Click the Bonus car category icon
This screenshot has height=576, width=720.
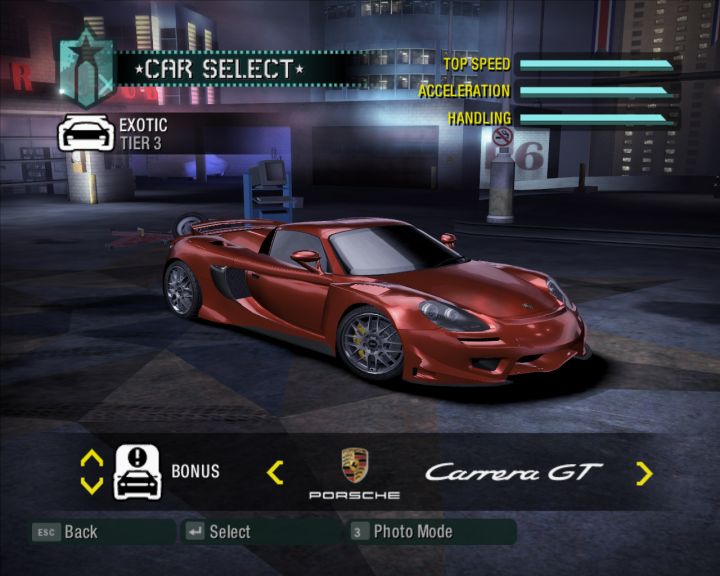click(138, 472)
